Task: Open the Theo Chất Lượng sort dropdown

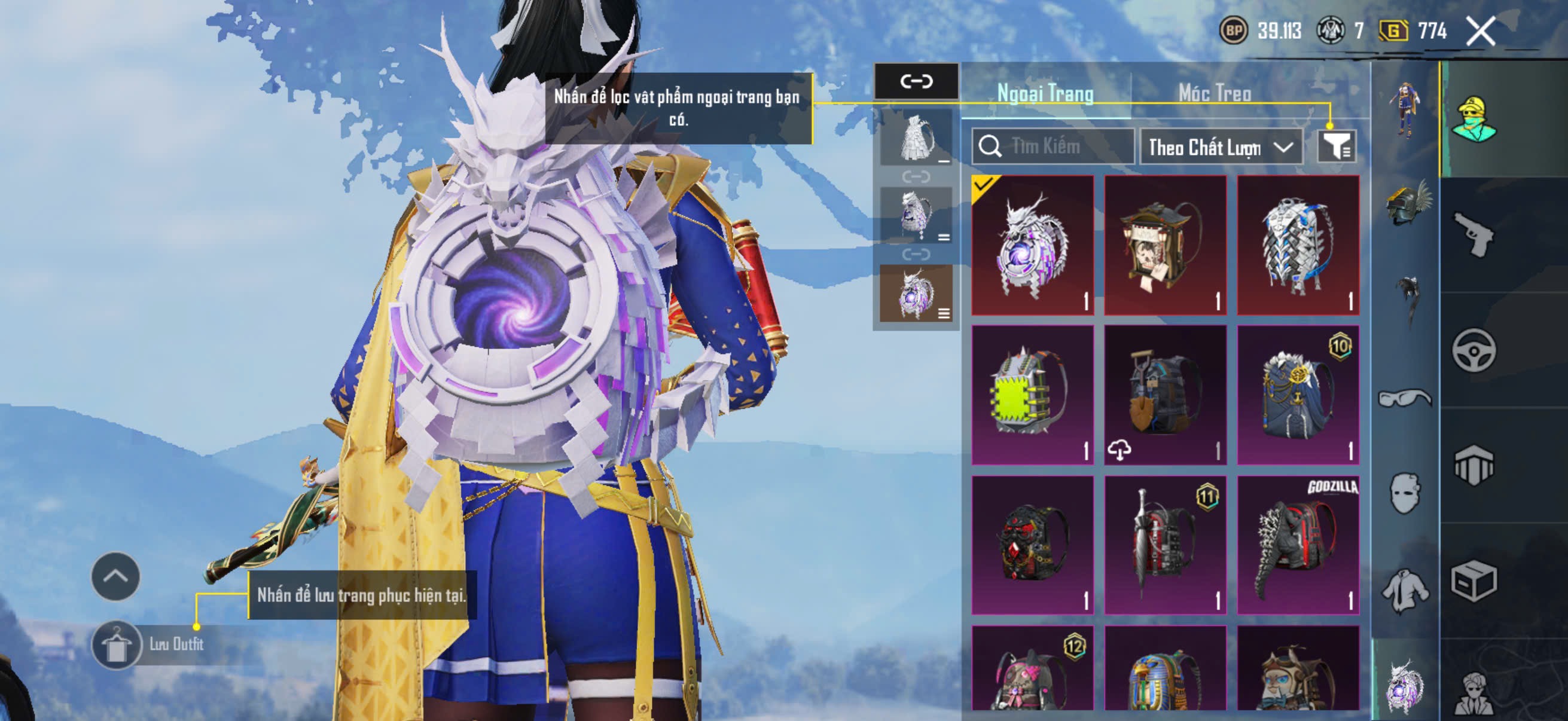Action: [x=1221, y=147]
